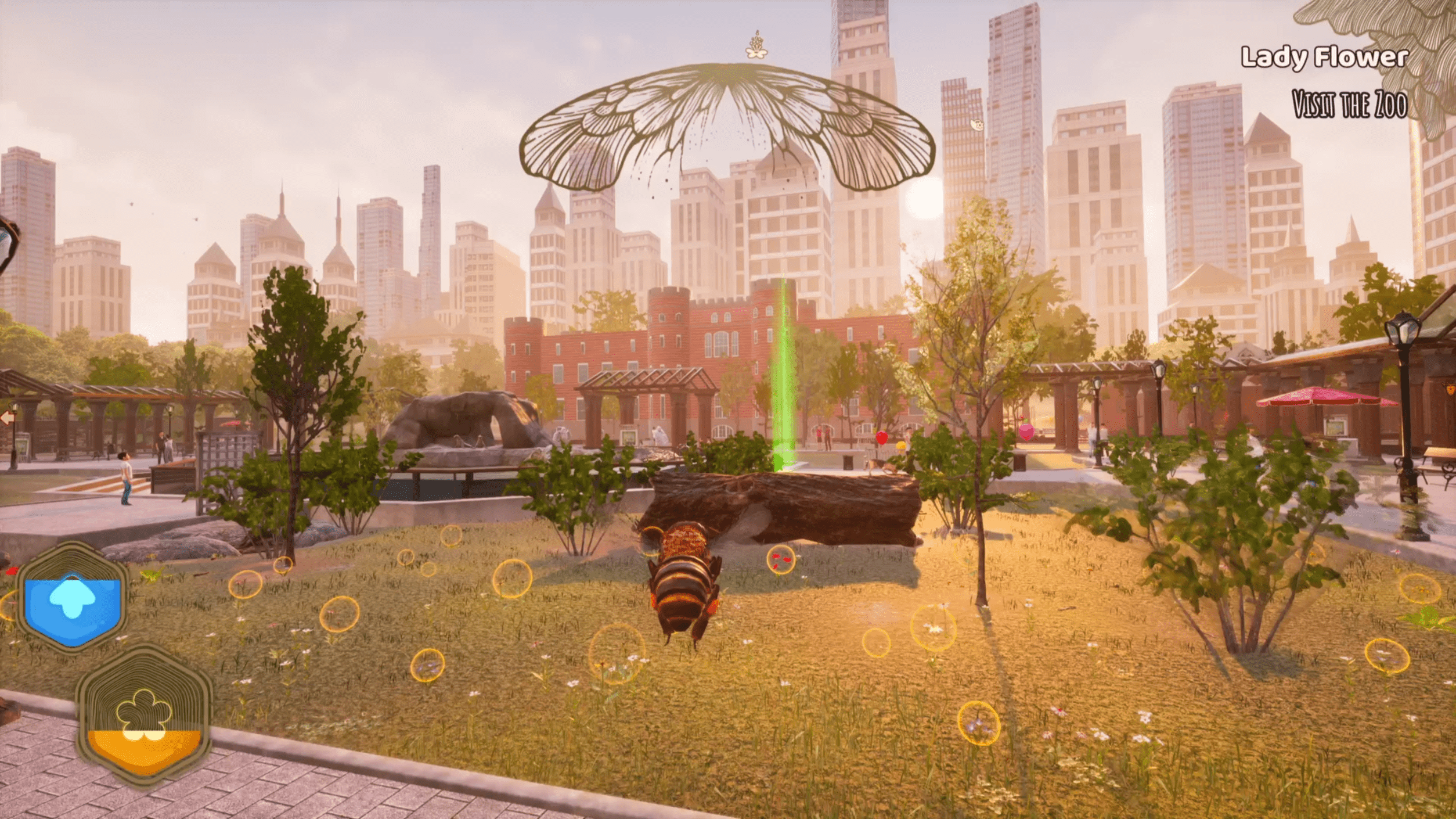Click the Visit the Zoo objective

point(1349,105)
